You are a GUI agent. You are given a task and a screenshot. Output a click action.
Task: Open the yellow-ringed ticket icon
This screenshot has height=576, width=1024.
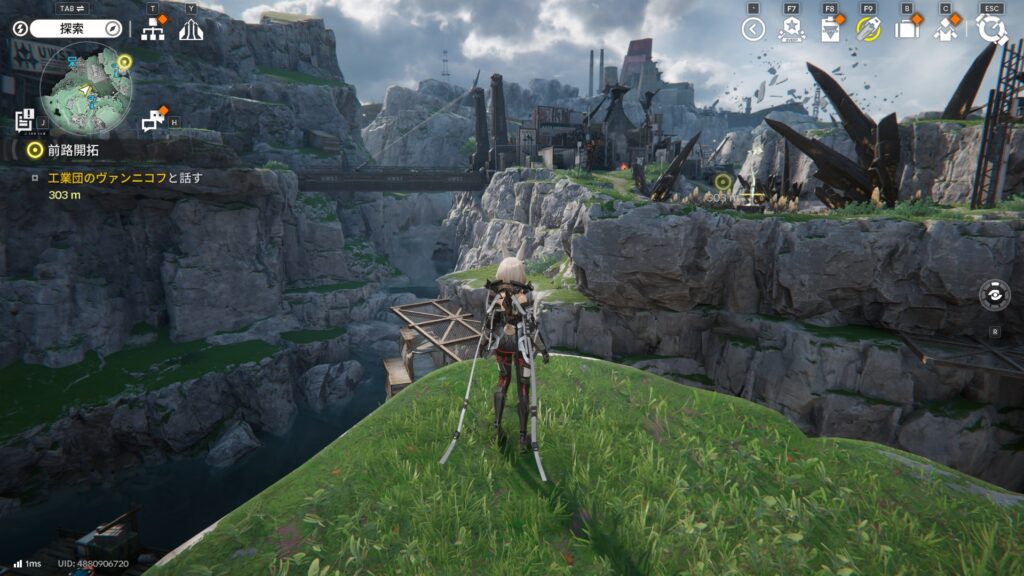[868, 29]
